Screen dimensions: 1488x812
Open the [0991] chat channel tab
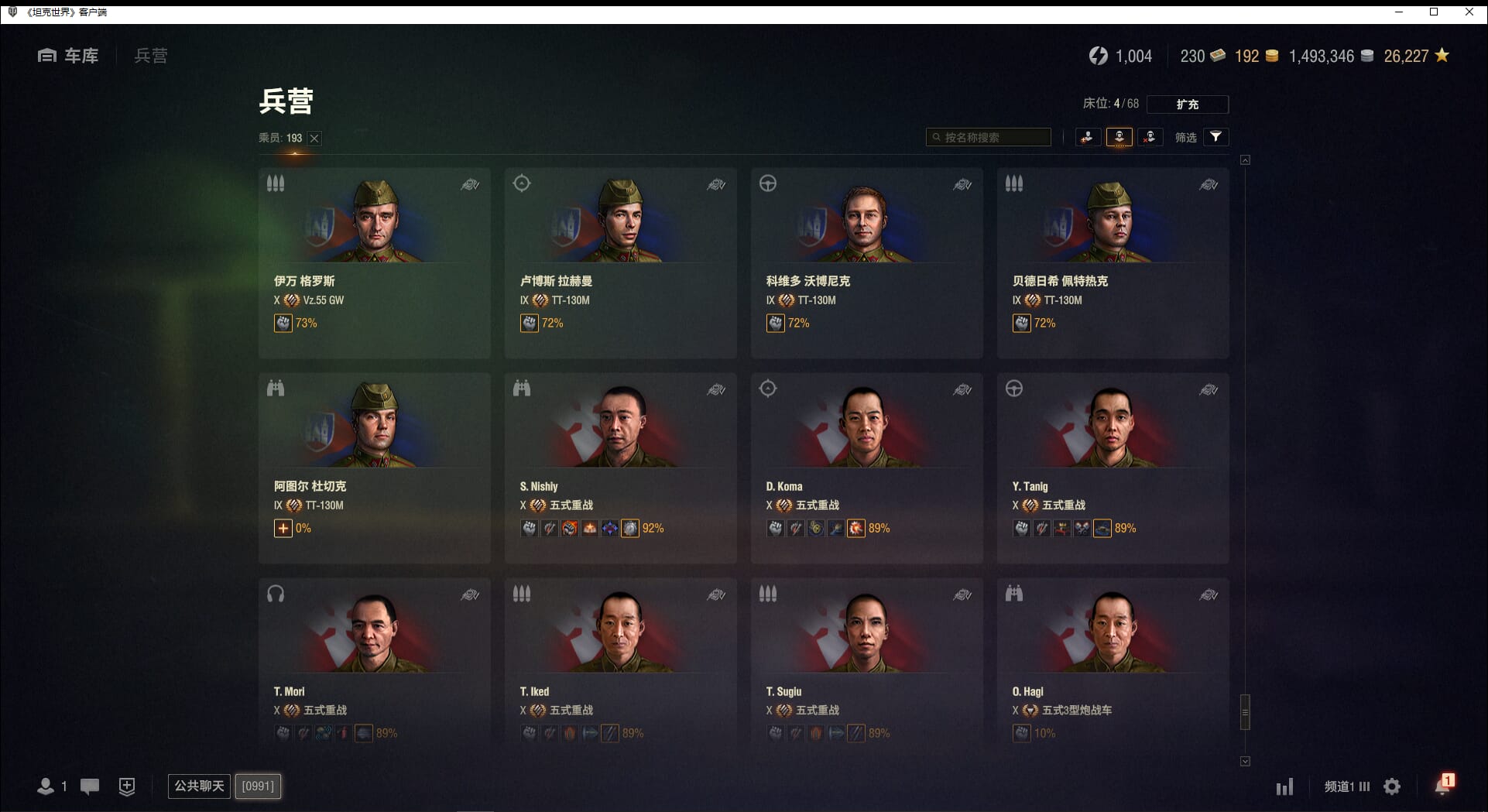click(x=258, y=786)
